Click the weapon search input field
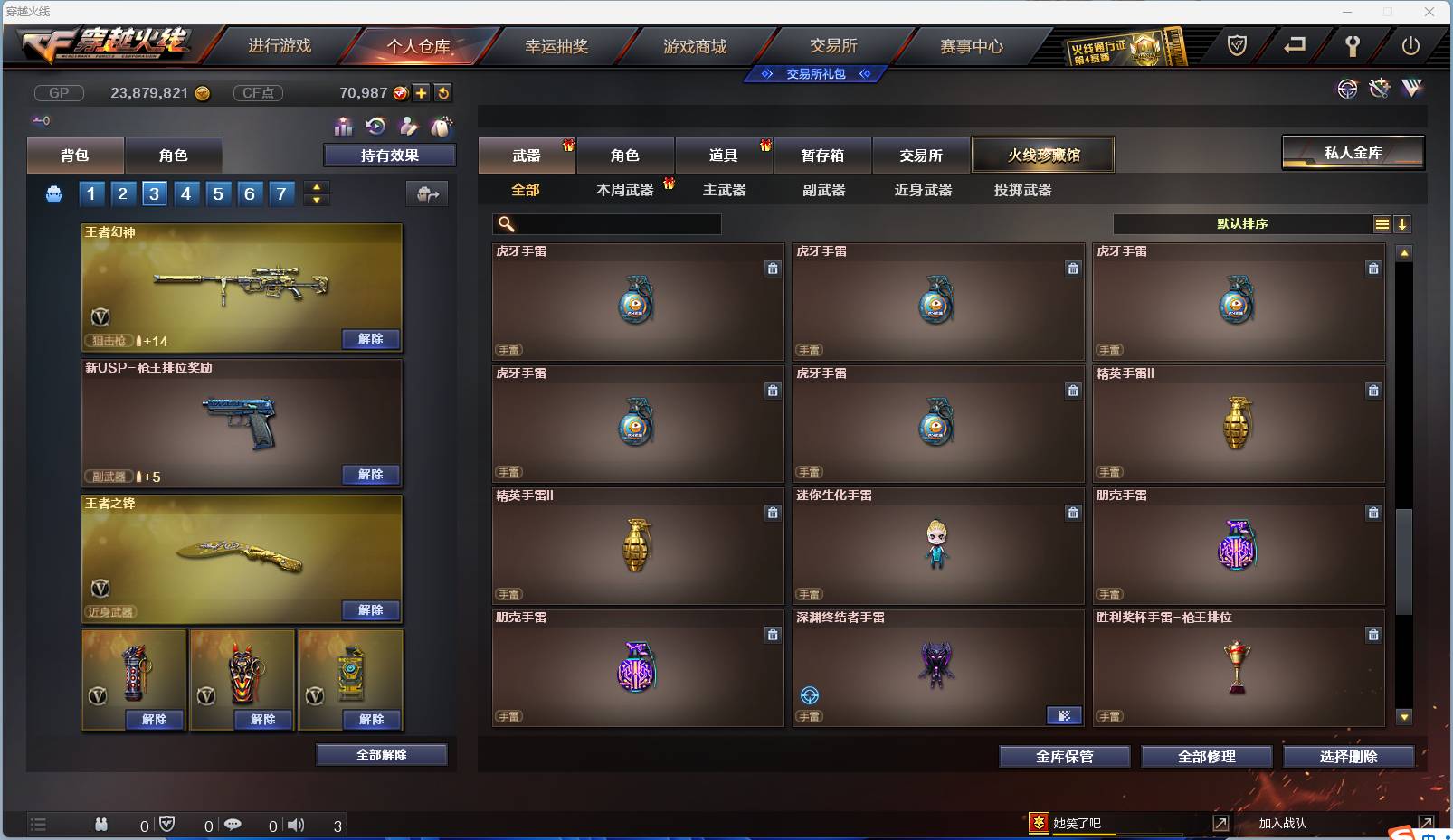This screenshot has width=1453, height=840. 606,223
